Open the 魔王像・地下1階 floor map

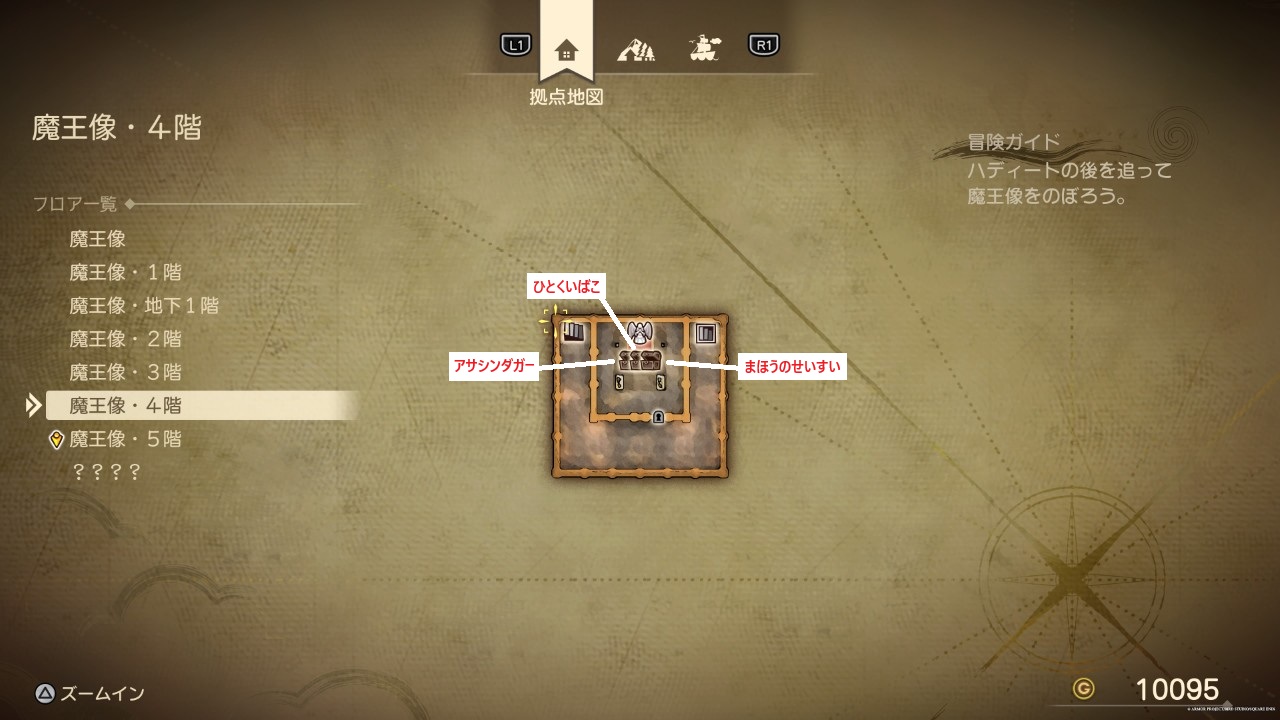(144, 305)
